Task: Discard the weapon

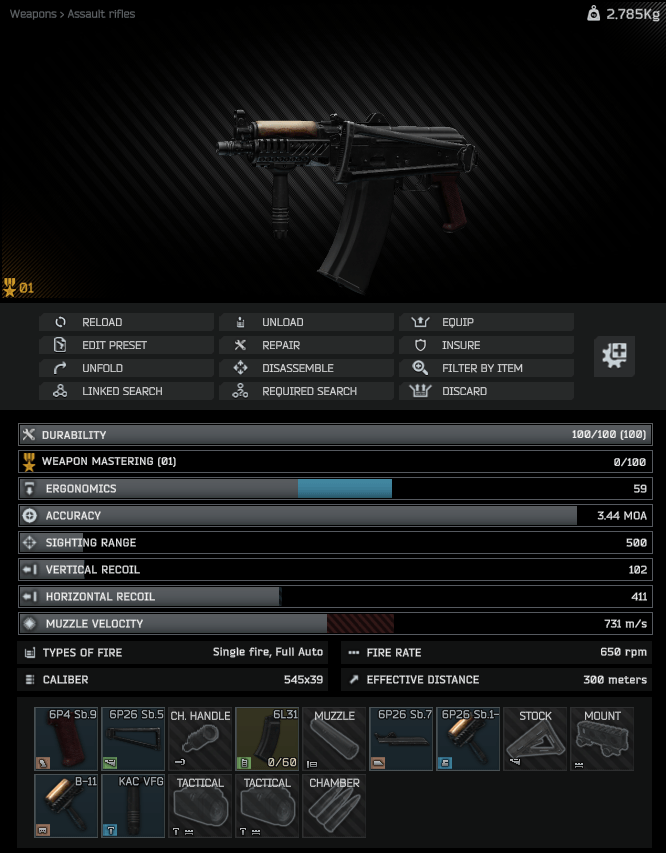Action: 486,391
